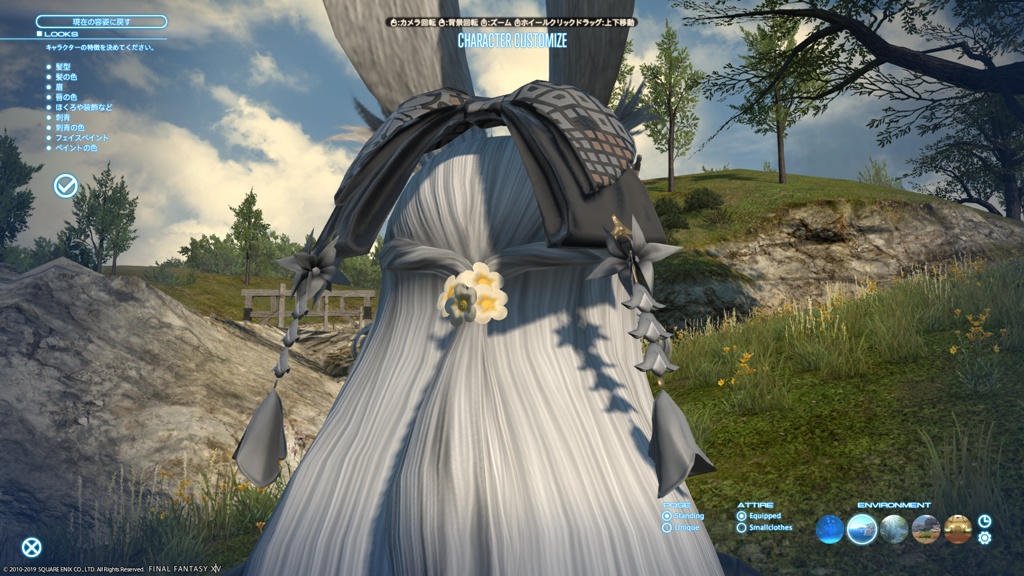The height and width of the screenshot is (576, 1024).
Task: Select the 唇の色 lip color option
Action: (68, 97)
